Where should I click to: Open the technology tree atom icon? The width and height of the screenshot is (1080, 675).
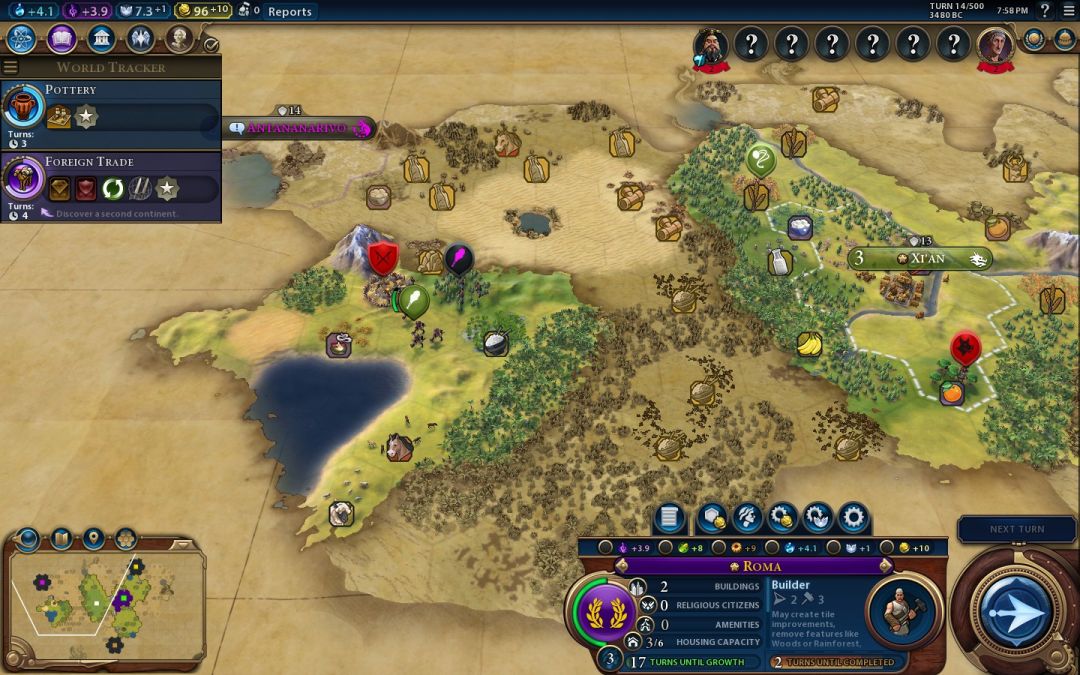pyautogui.click(x=22, y=39)
